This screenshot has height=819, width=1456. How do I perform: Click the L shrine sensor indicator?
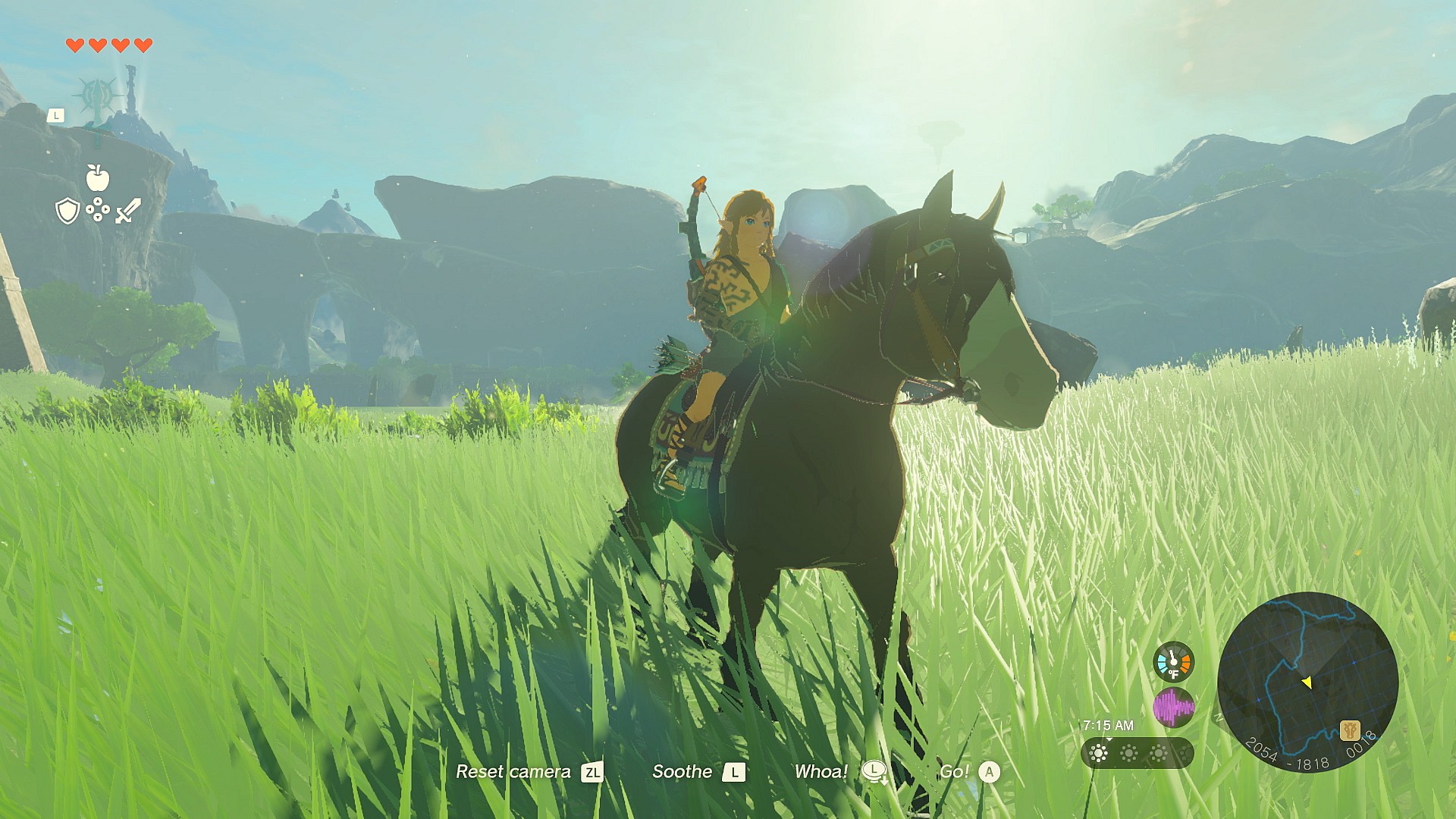[56, 115]
